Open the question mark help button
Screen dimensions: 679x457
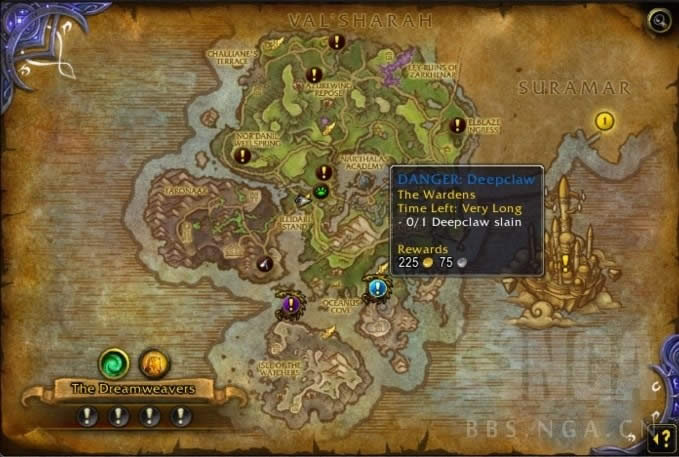(x=659, y=435)
